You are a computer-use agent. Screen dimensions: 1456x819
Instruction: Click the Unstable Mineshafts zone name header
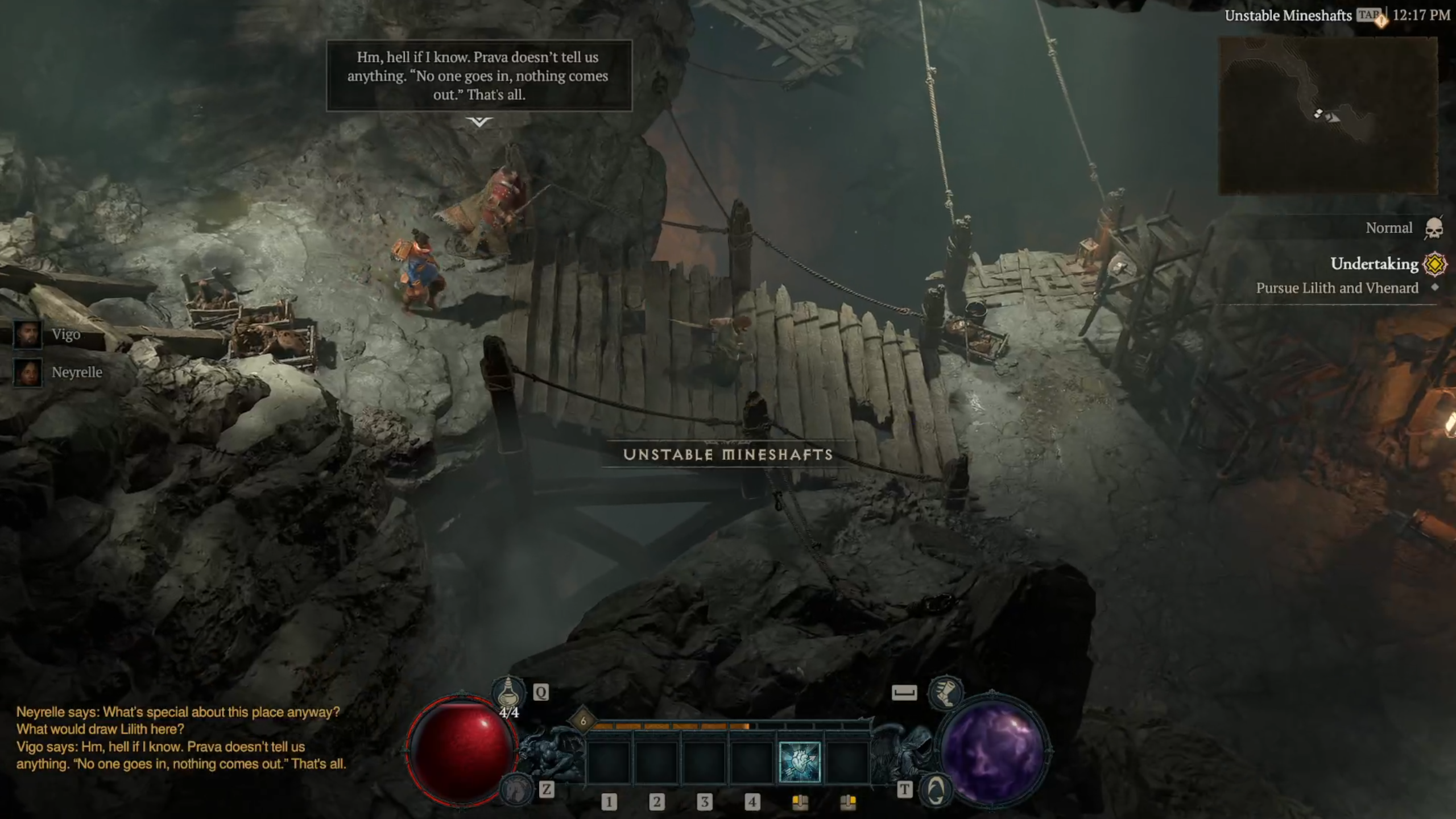[1288, 16]
